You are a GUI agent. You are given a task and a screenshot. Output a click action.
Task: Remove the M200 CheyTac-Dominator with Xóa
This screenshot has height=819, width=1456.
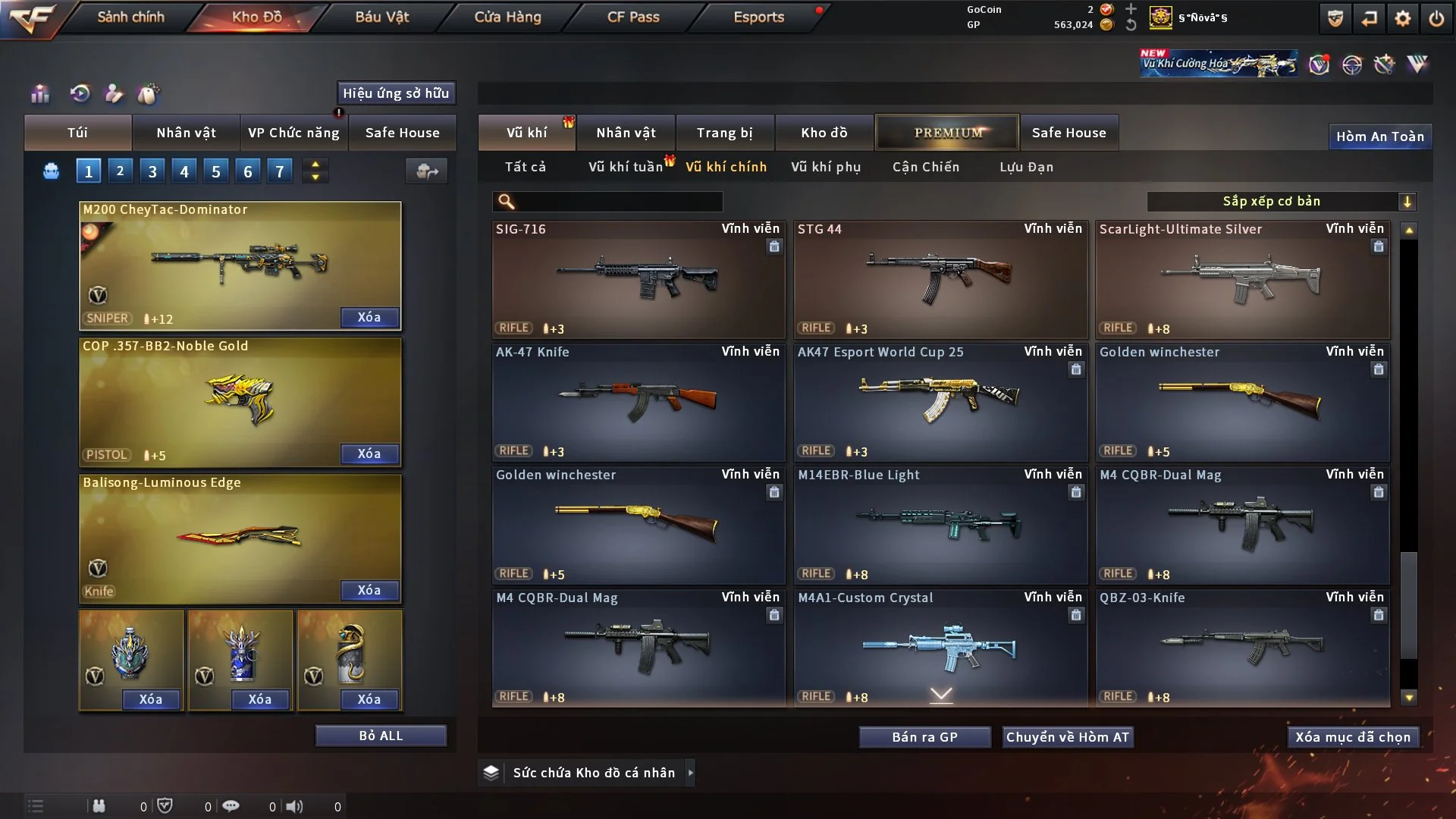[369, 317]
